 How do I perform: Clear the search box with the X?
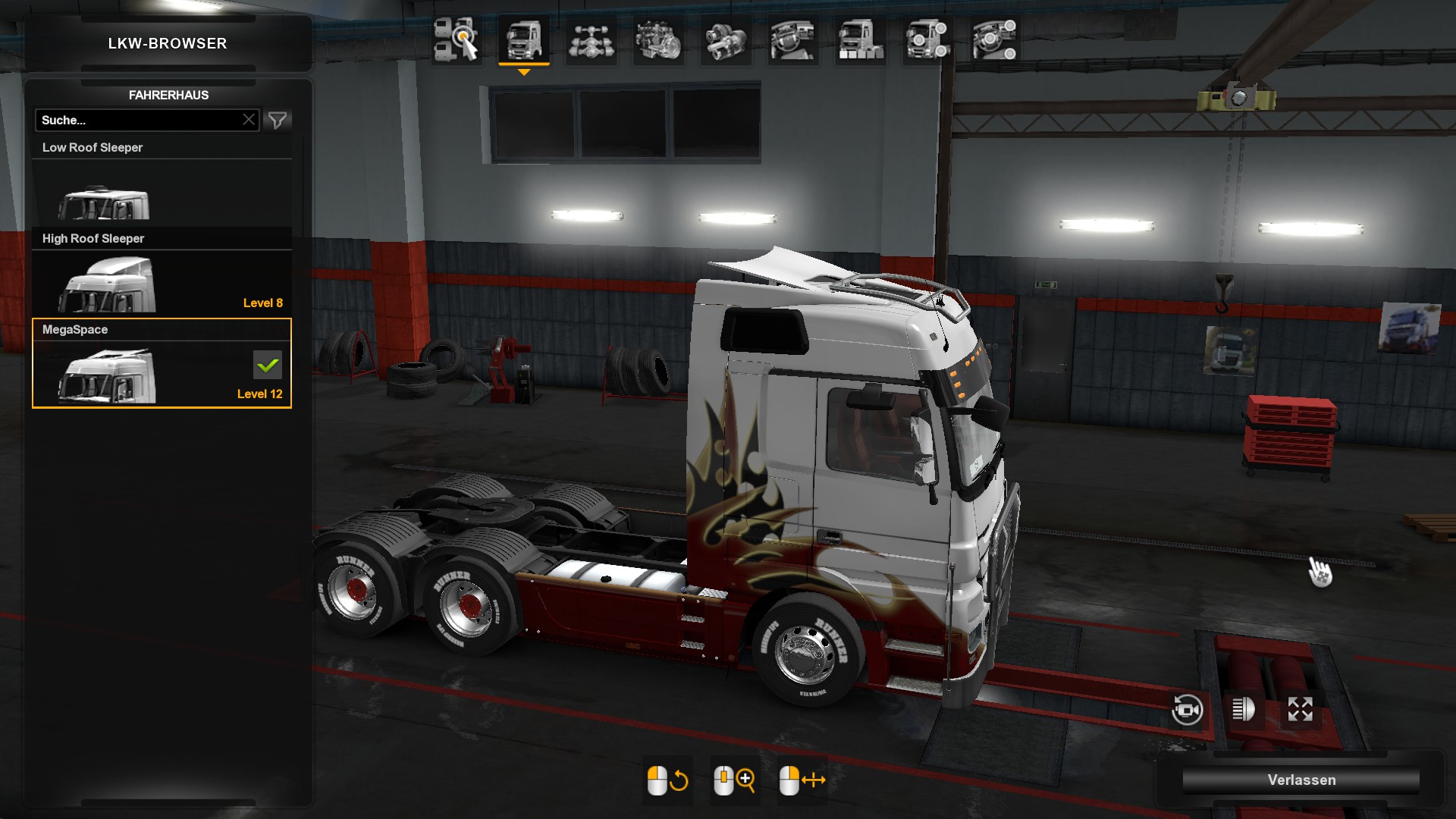[249, 120]
